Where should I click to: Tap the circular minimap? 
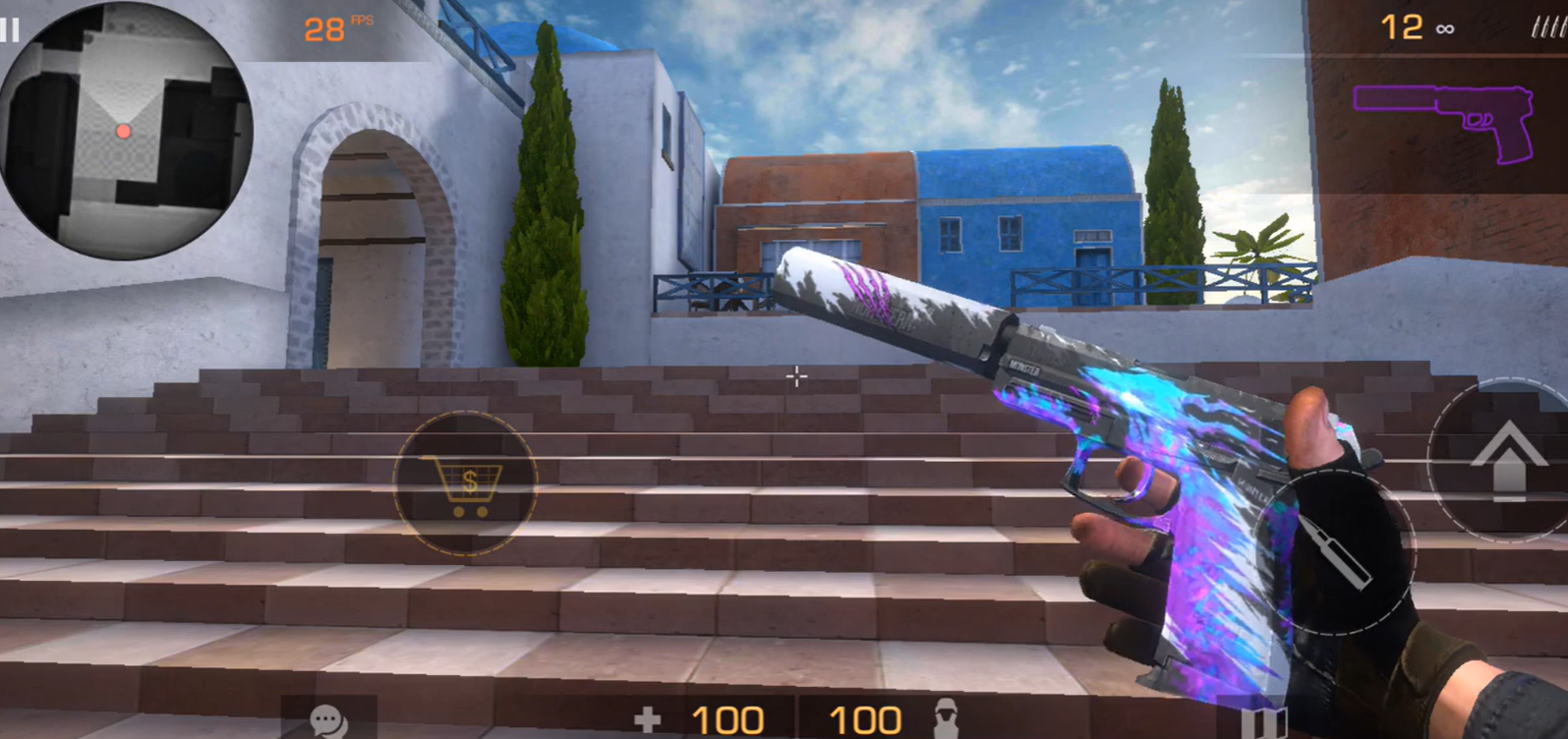pos(125,131)
